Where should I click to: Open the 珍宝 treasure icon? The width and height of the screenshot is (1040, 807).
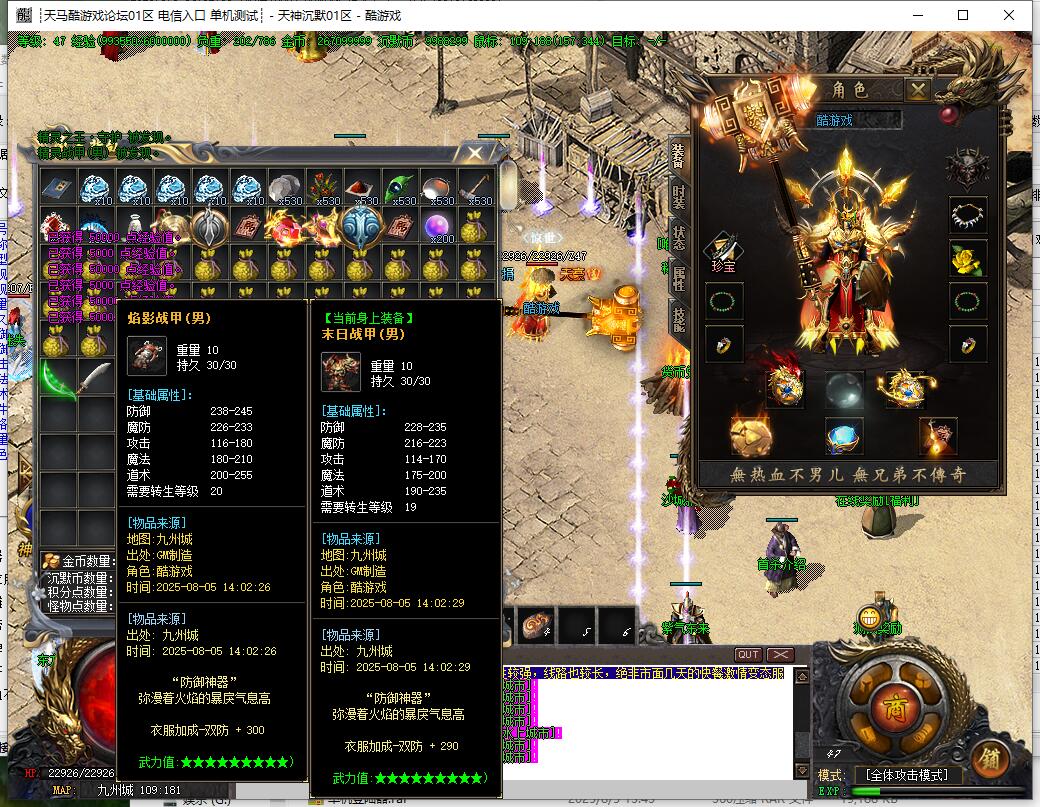(724, 252)
